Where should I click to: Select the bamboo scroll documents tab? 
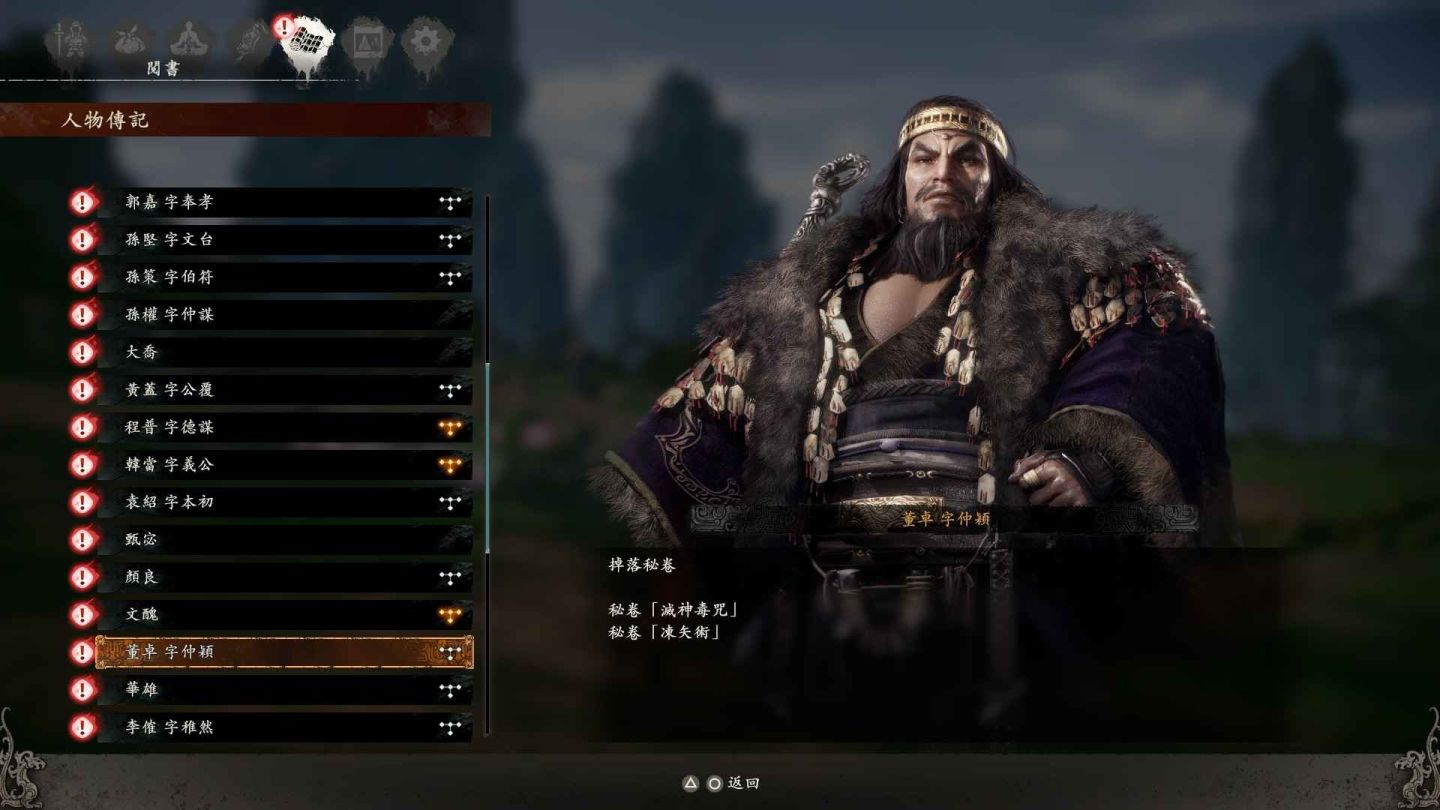(307, 43)
